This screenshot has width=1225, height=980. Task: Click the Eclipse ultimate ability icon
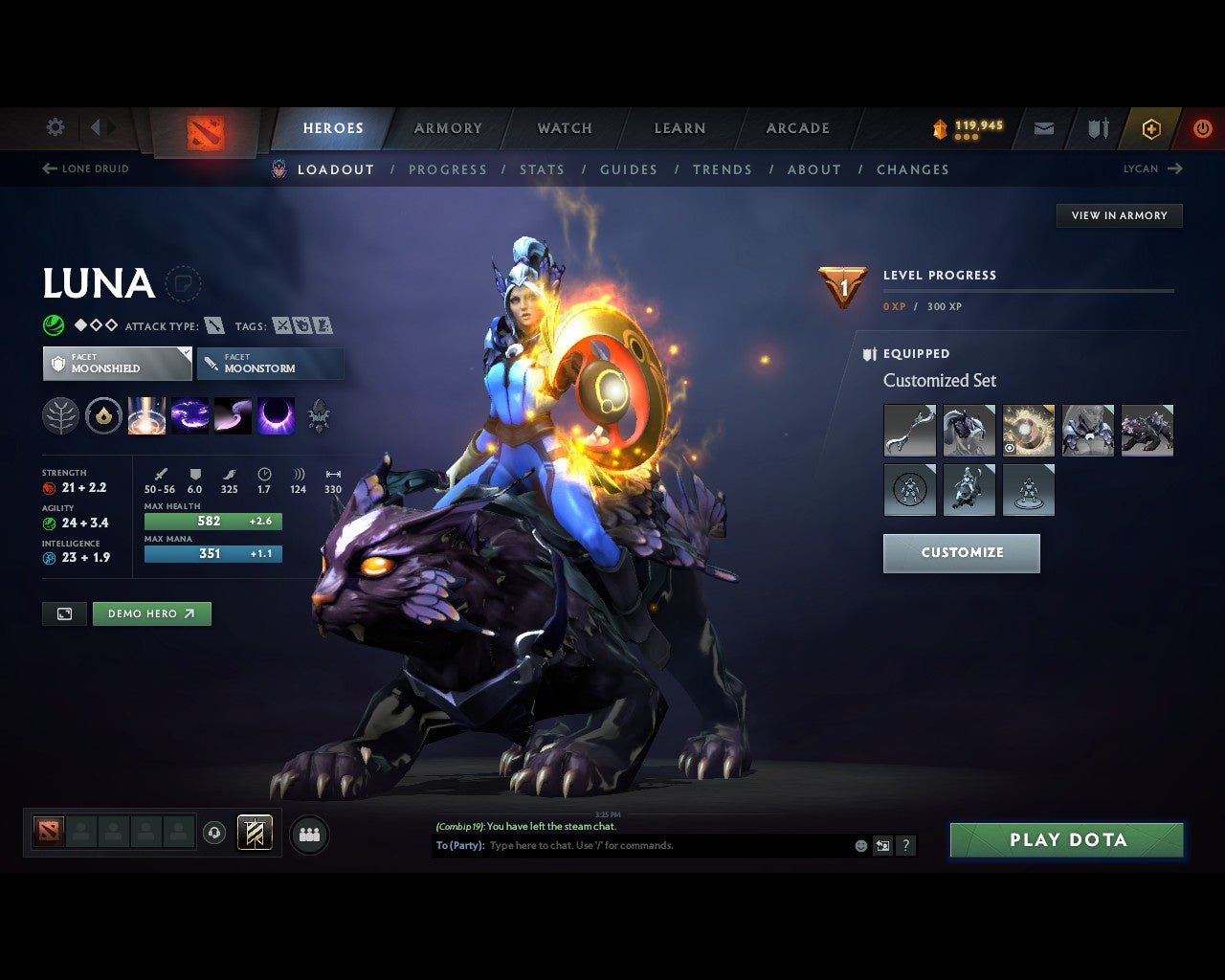(x=277, y=414)
